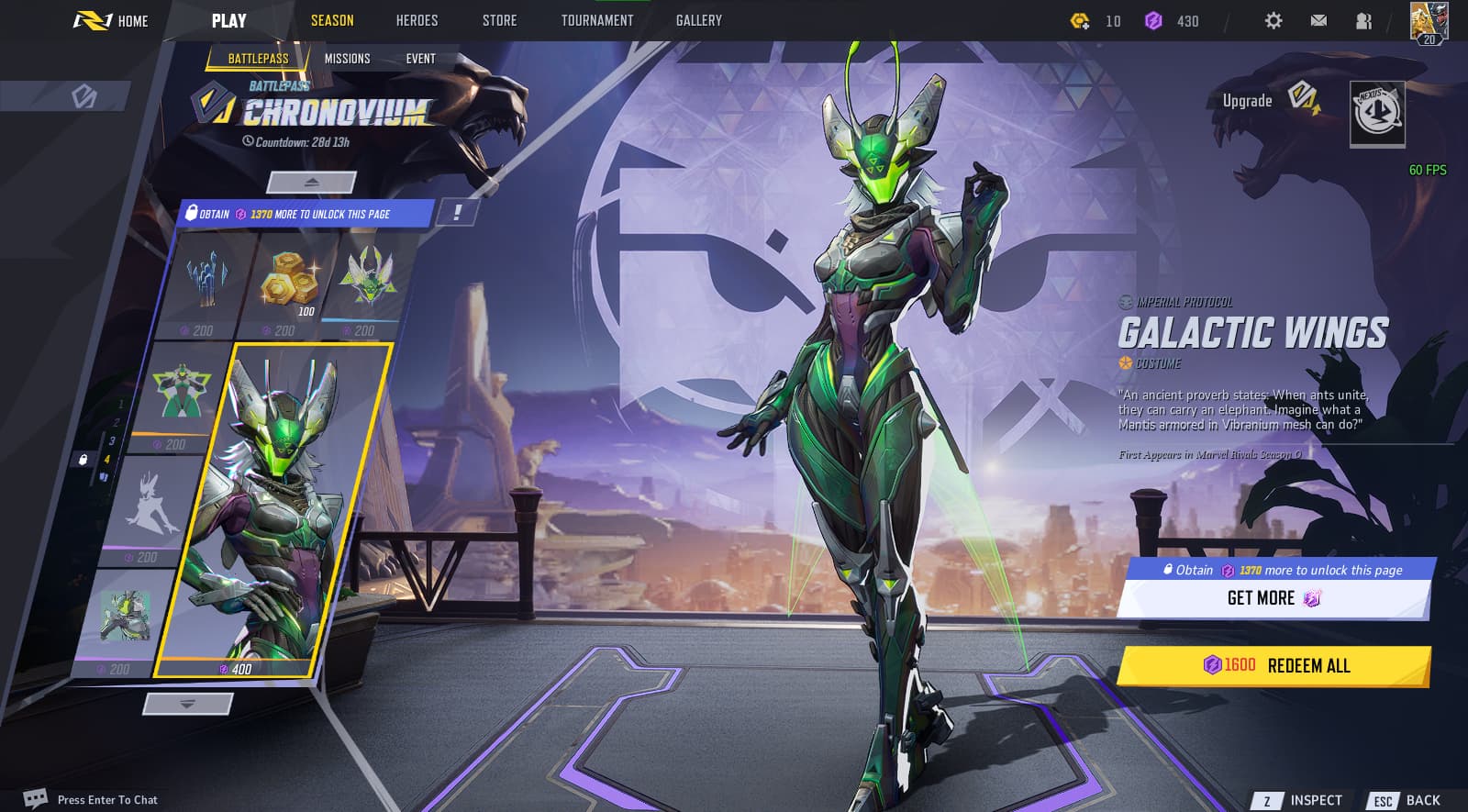Select the Galactic Wings costume reward card
The image size is (1468, 812).
pos(275,509)
